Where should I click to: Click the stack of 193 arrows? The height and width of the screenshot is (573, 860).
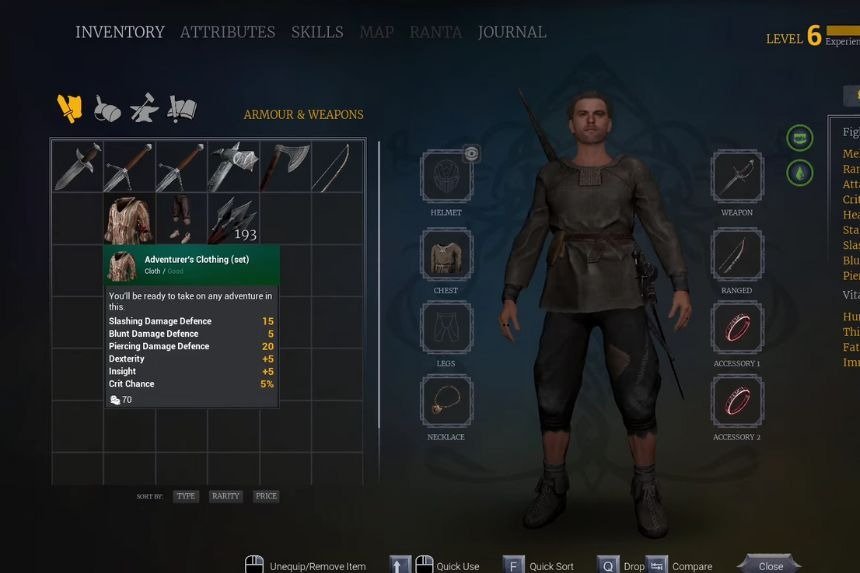[x=233, y=219]
